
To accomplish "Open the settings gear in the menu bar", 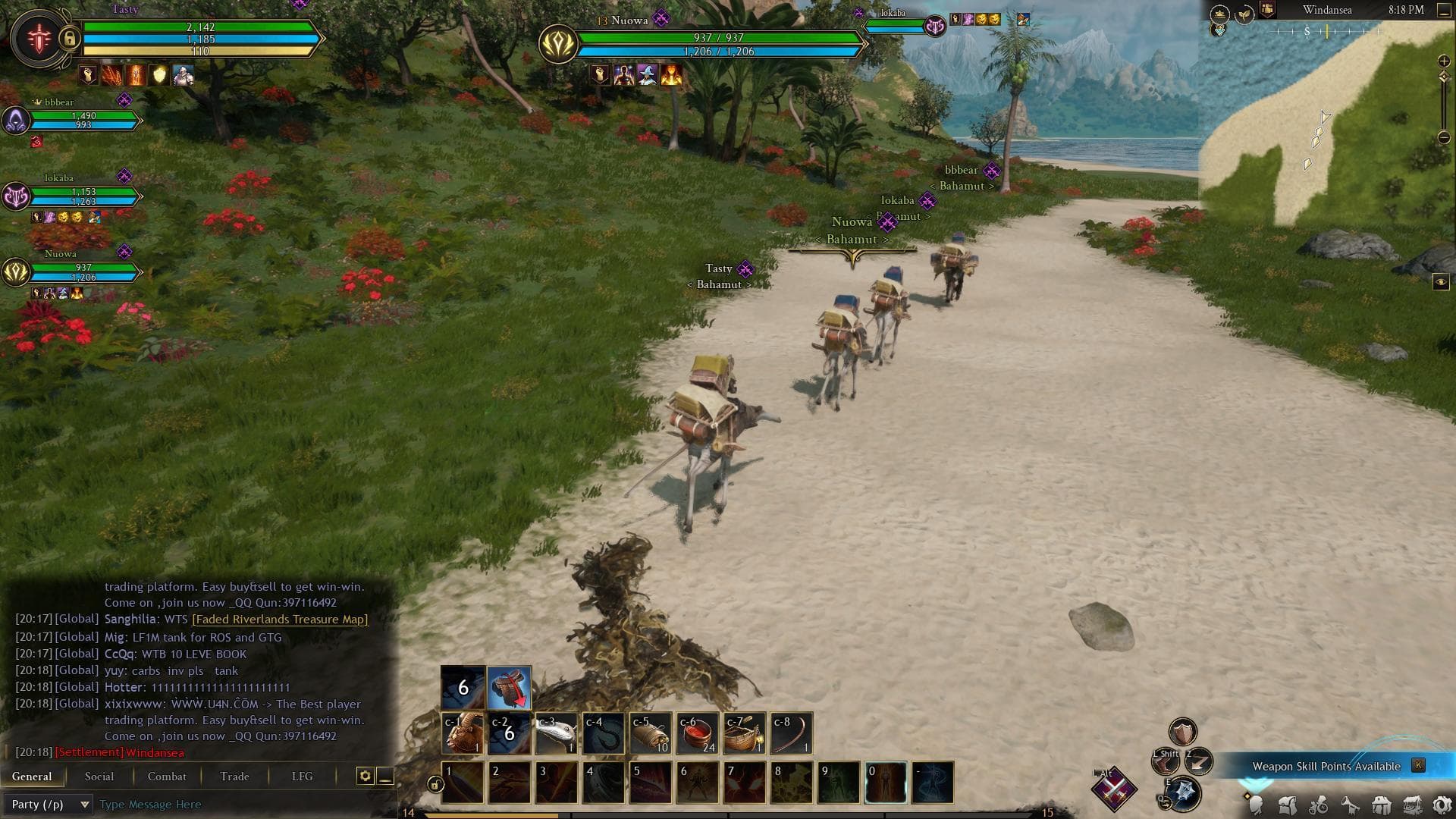I will click(1442, 805).
